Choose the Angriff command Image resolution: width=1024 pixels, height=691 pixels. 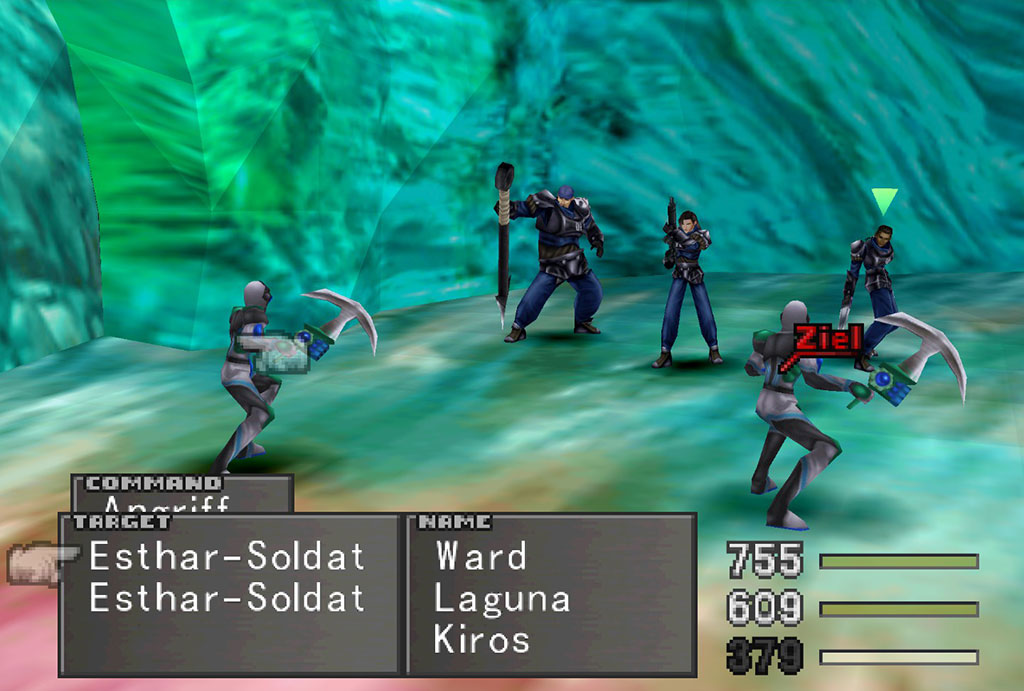pyautogui.click(x=166, y=504)
